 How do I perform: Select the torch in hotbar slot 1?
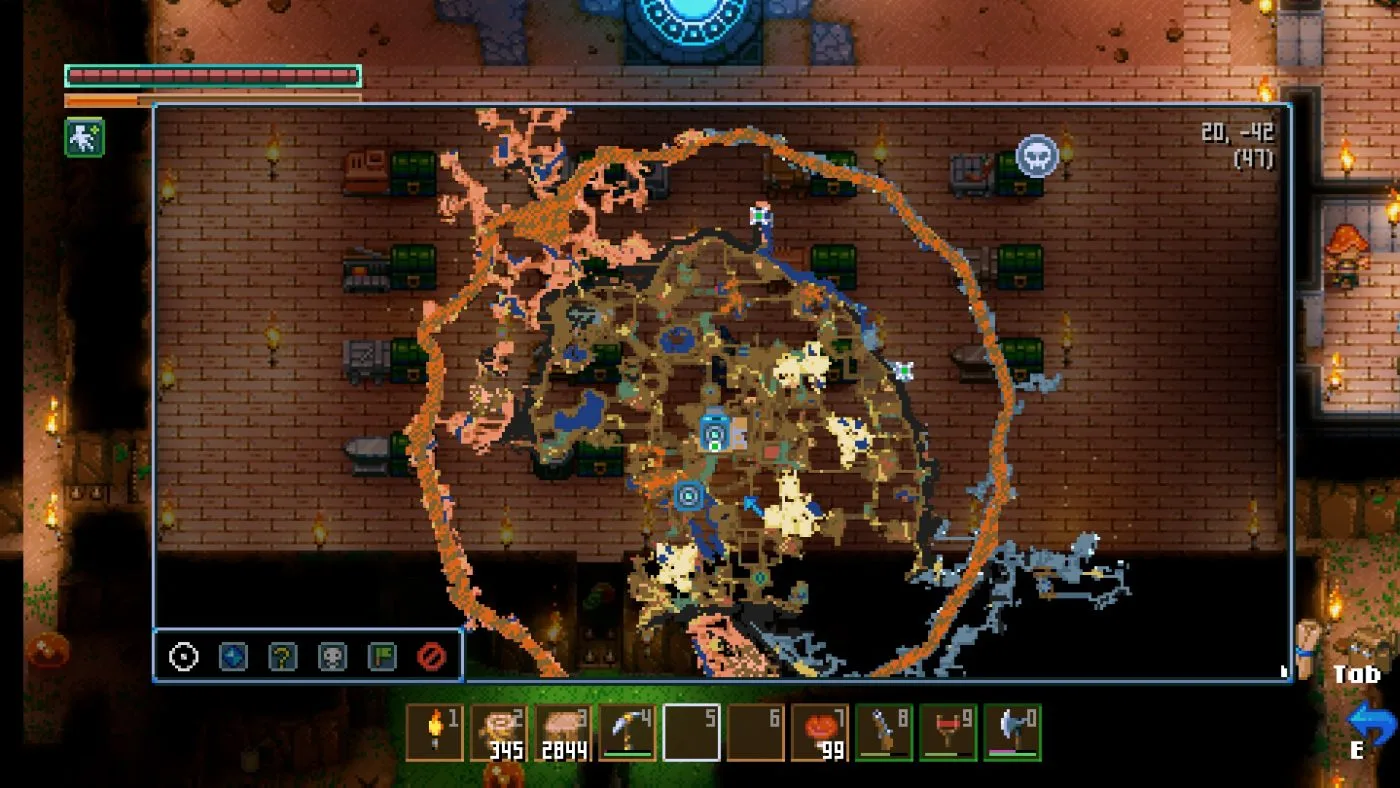coord(435,733)
